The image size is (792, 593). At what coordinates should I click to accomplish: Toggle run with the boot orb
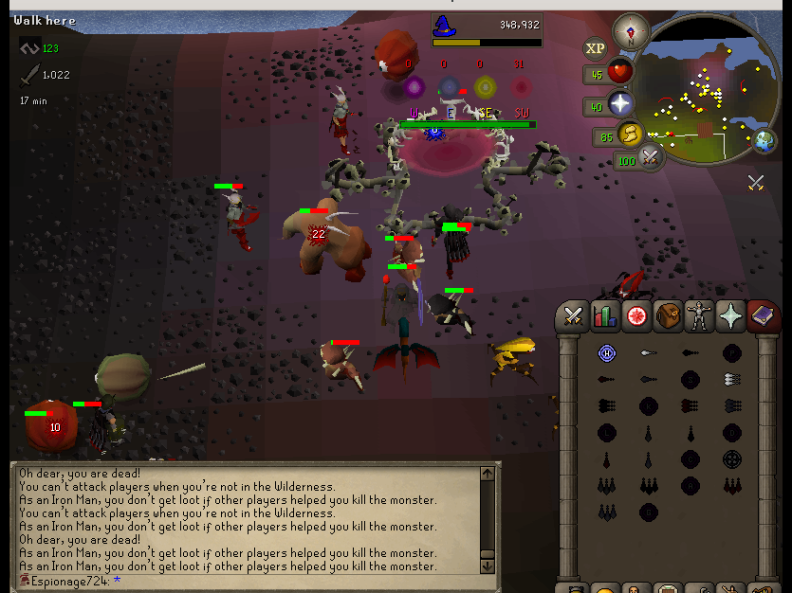(630, 135)
